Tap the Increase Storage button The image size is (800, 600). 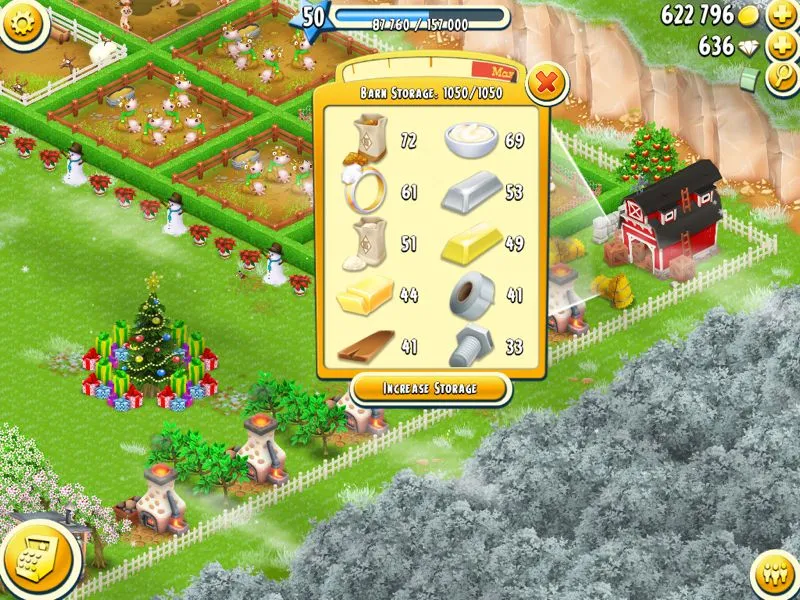point(430,388)
